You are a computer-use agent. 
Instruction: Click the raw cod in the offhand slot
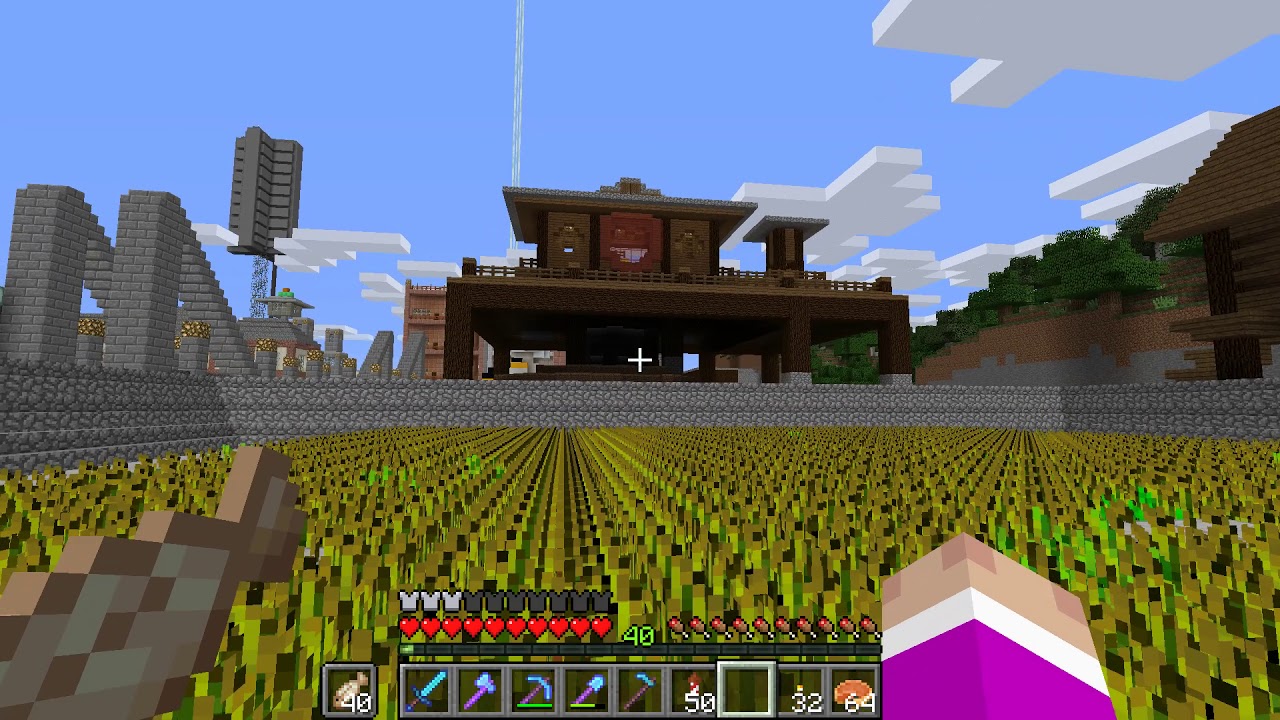coord(350,688)
